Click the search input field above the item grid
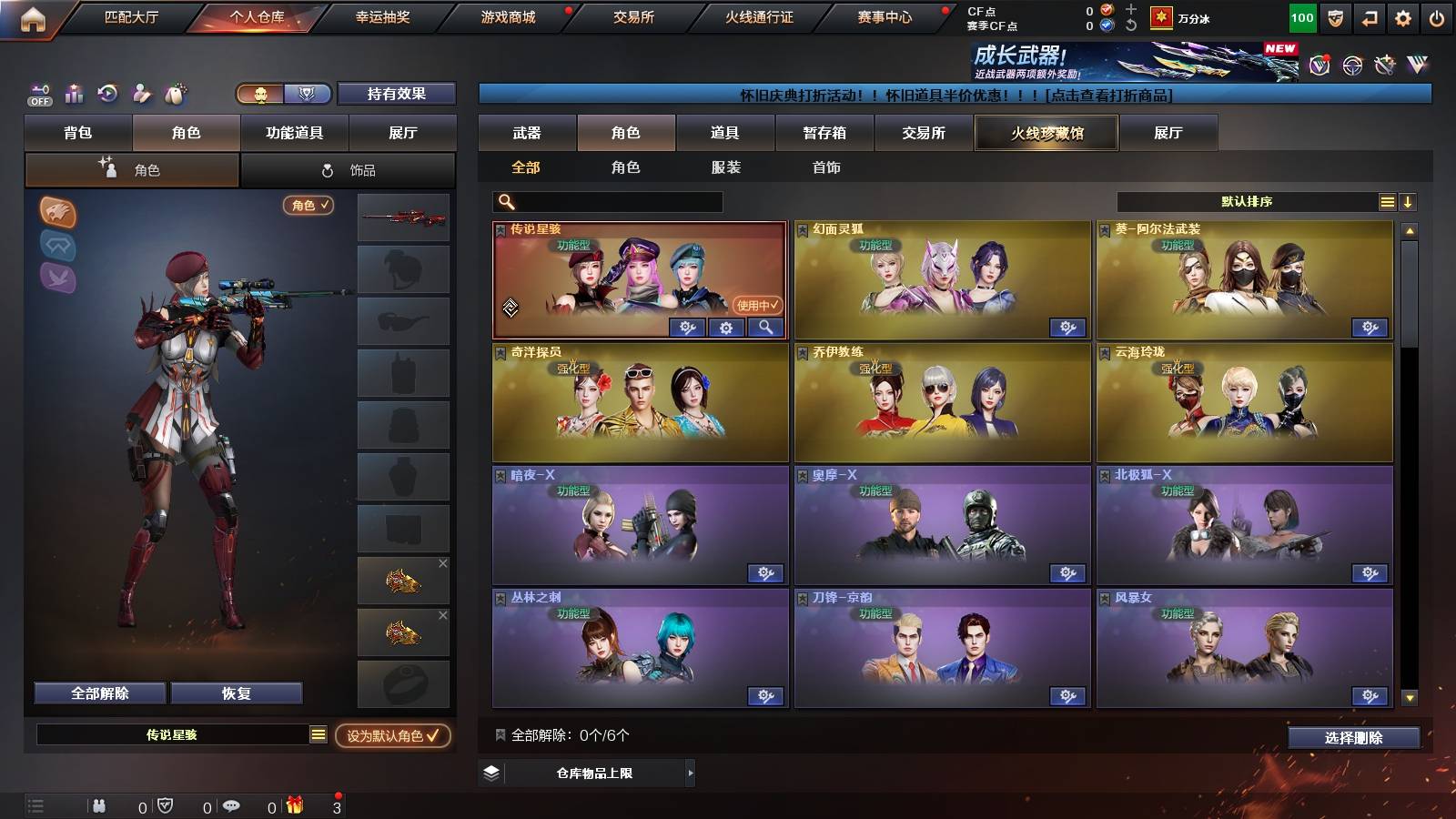 click(605, 201)
